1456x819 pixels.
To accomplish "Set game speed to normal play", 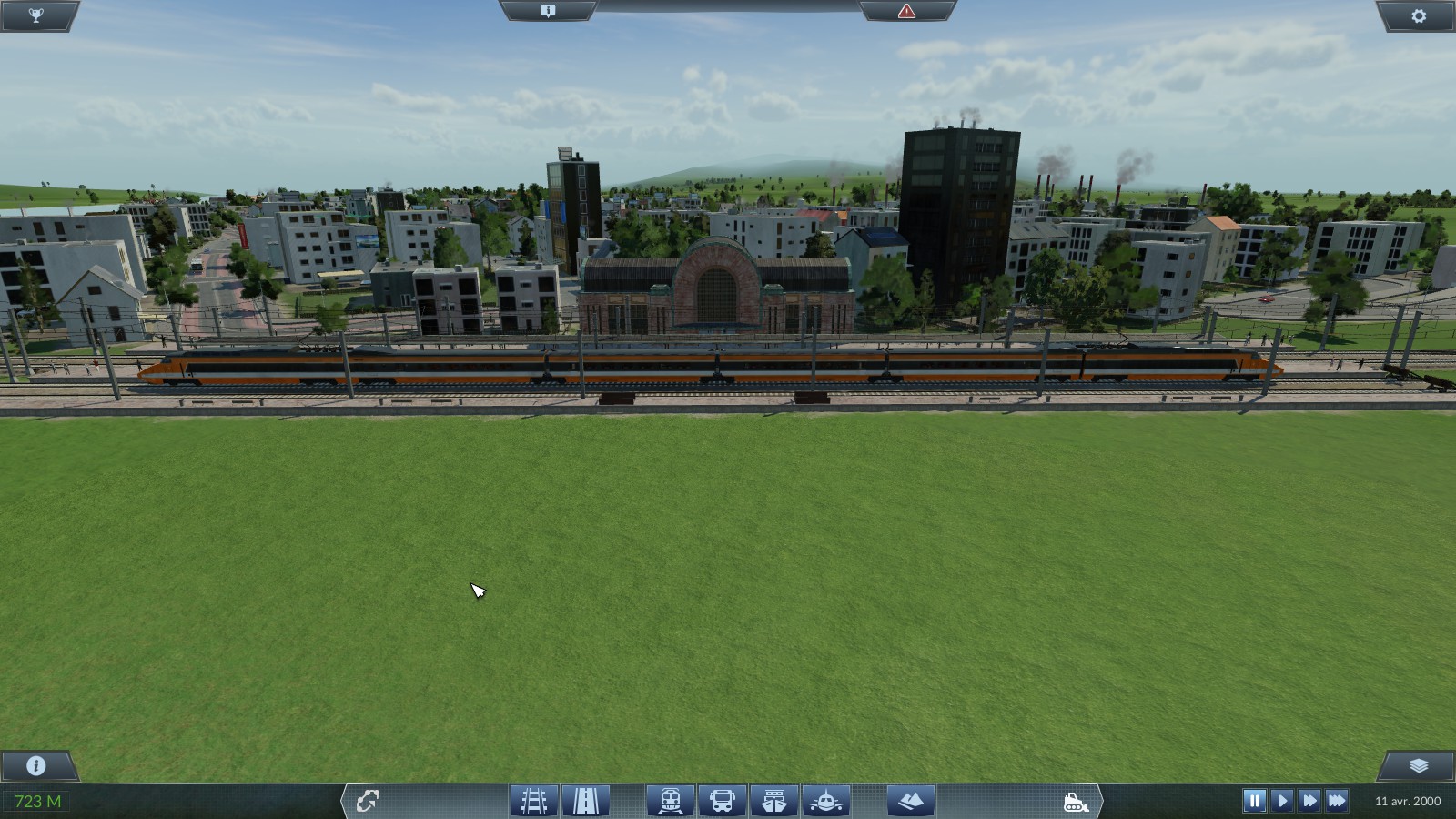I will coord(1282,801).
